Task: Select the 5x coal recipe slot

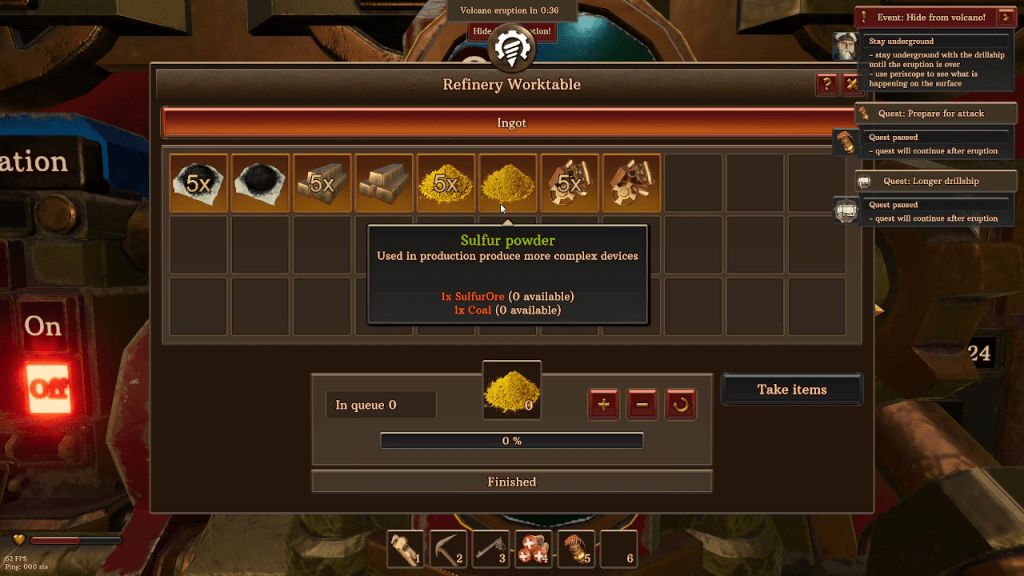Action: [198, 183]
